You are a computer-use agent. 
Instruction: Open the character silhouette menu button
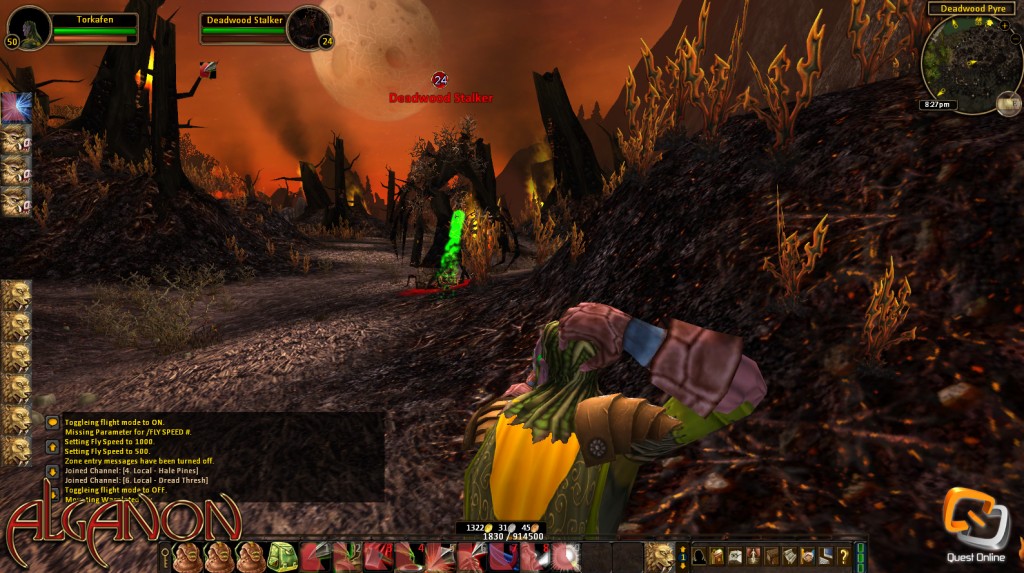pos(700,556)
